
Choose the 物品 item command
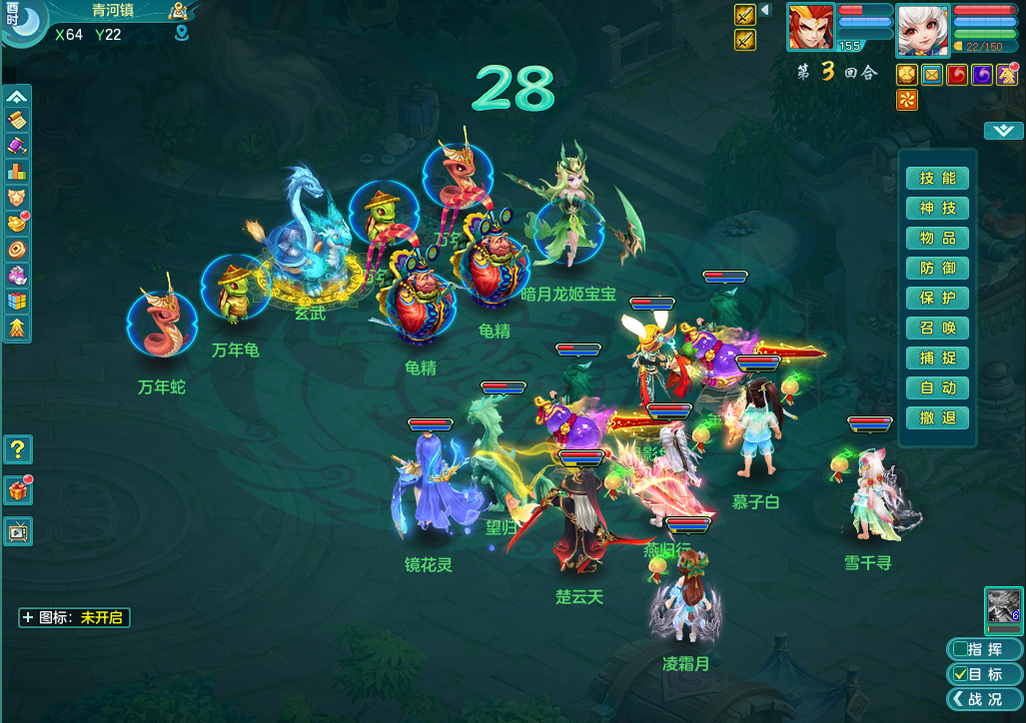click(937, 238)
